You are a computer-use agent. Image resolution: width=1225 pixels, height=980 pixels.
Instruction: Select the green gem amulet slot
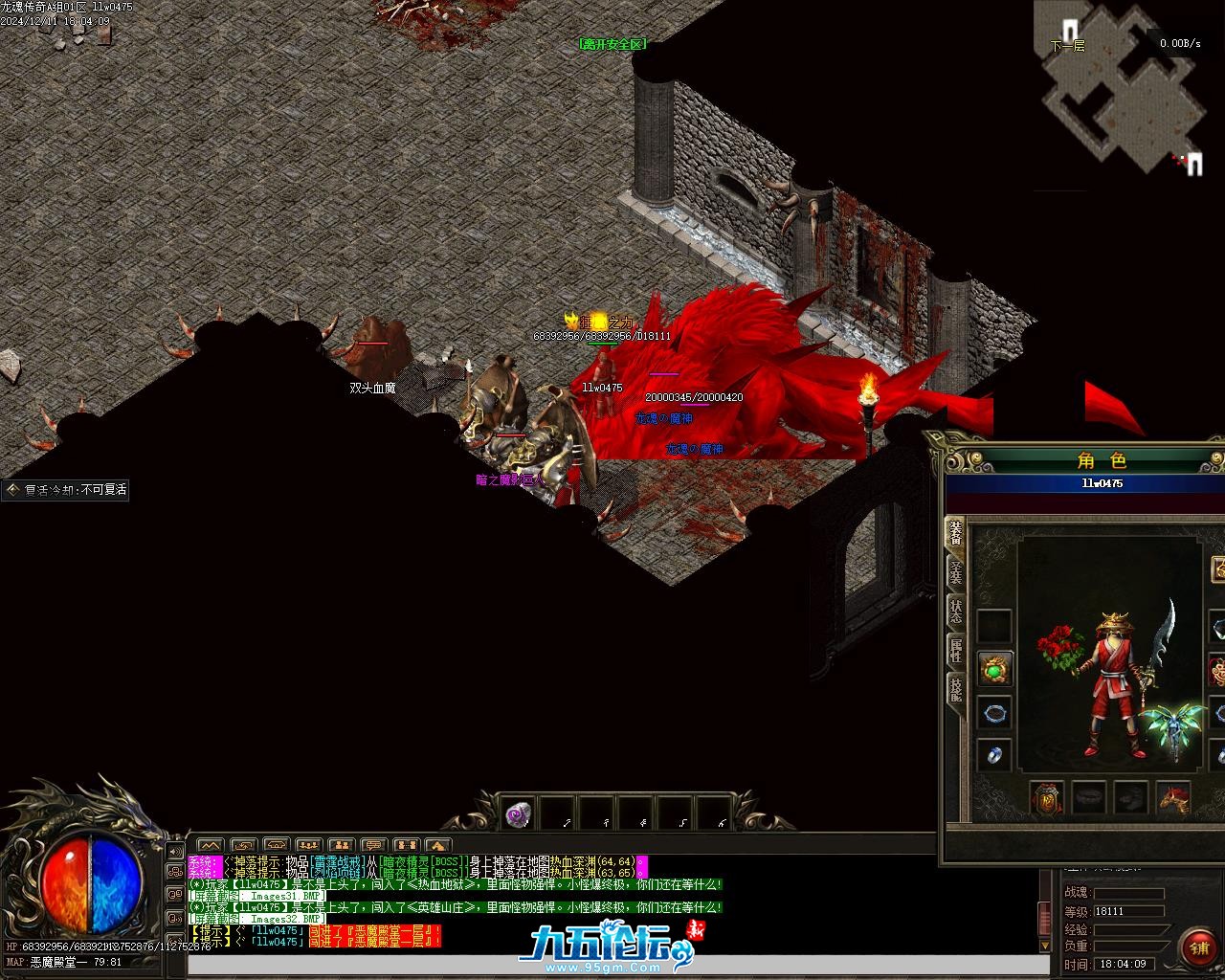995,669
